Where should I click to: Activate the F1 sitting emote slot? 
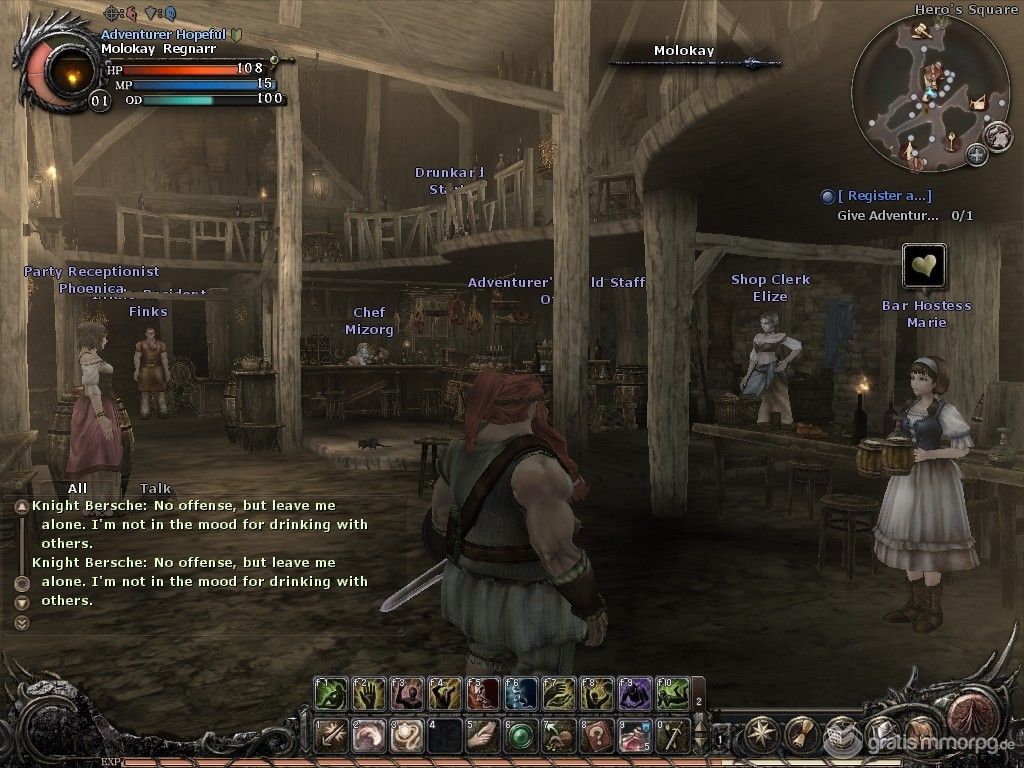pos(331,693)
